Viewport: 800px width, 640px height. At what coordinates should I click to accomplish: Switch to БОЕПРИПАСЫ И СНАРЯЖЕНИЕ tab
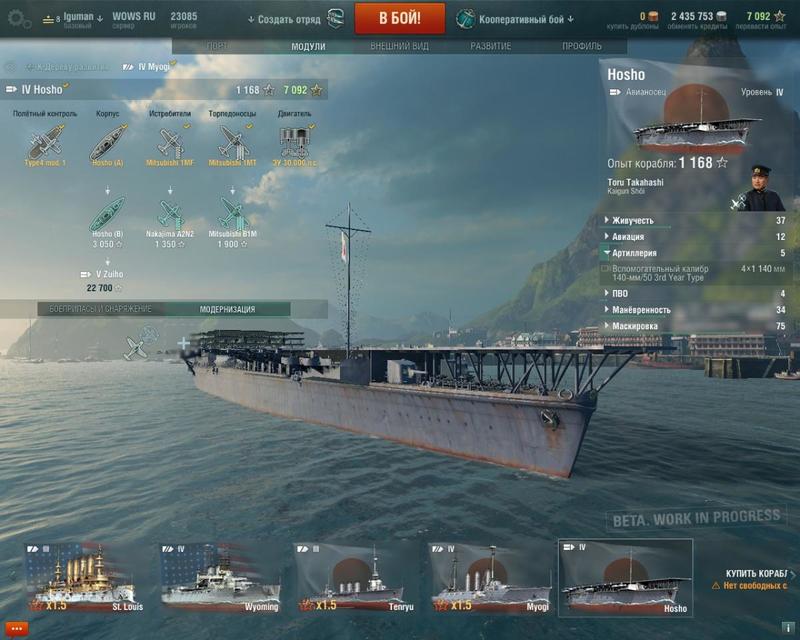click(101, 309)
